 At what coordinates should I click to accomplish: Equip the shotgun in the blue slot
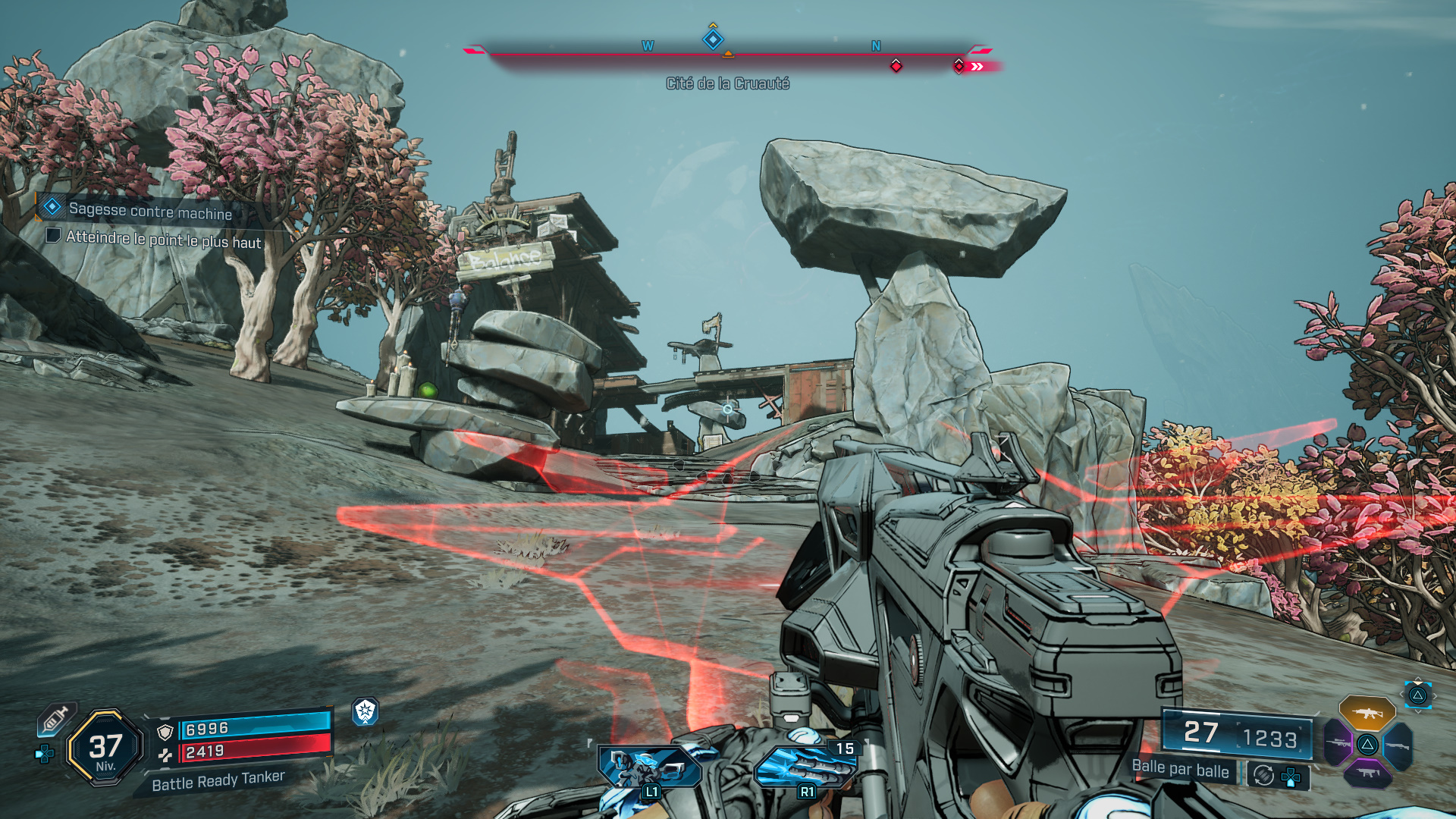point(1398,745)
